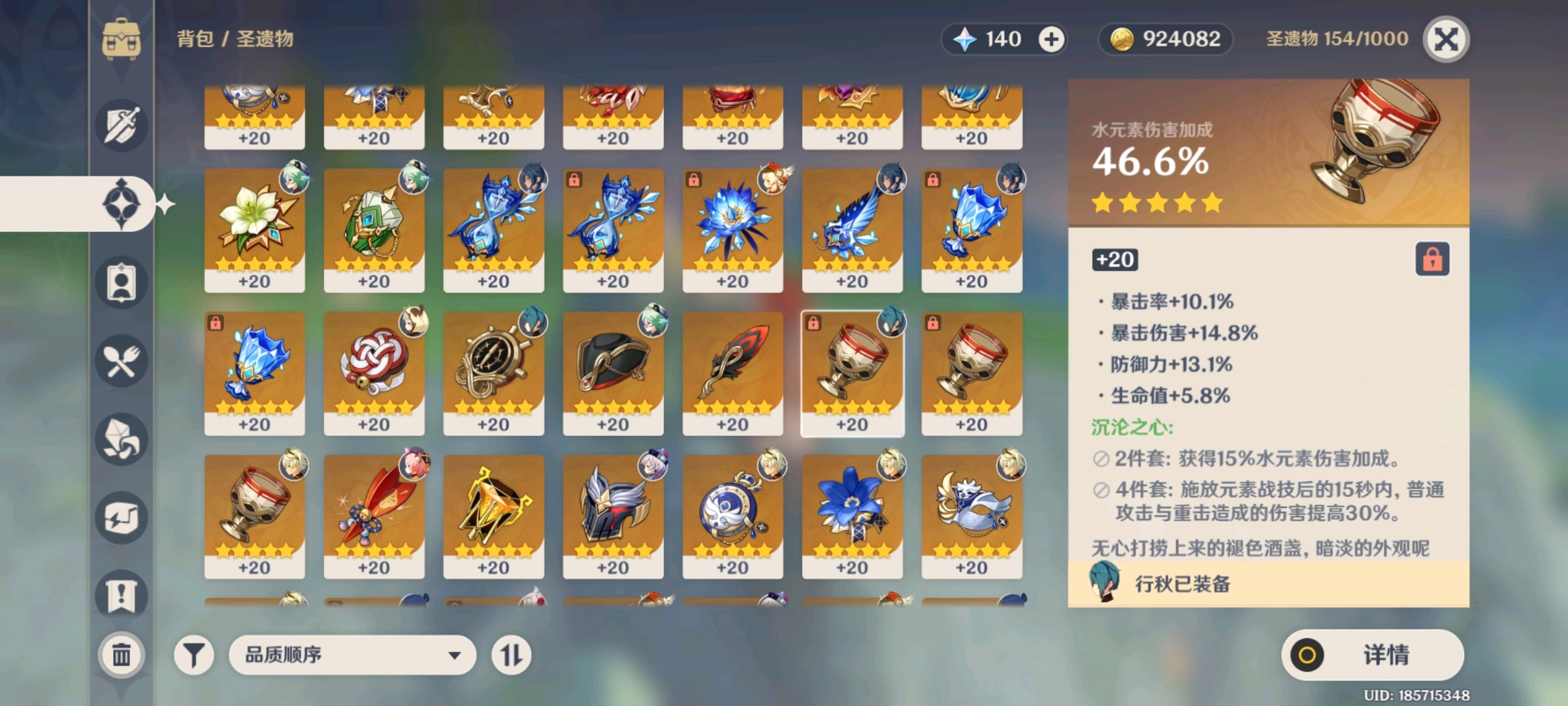Select the blue pocket watch artifact

(732, 515)
